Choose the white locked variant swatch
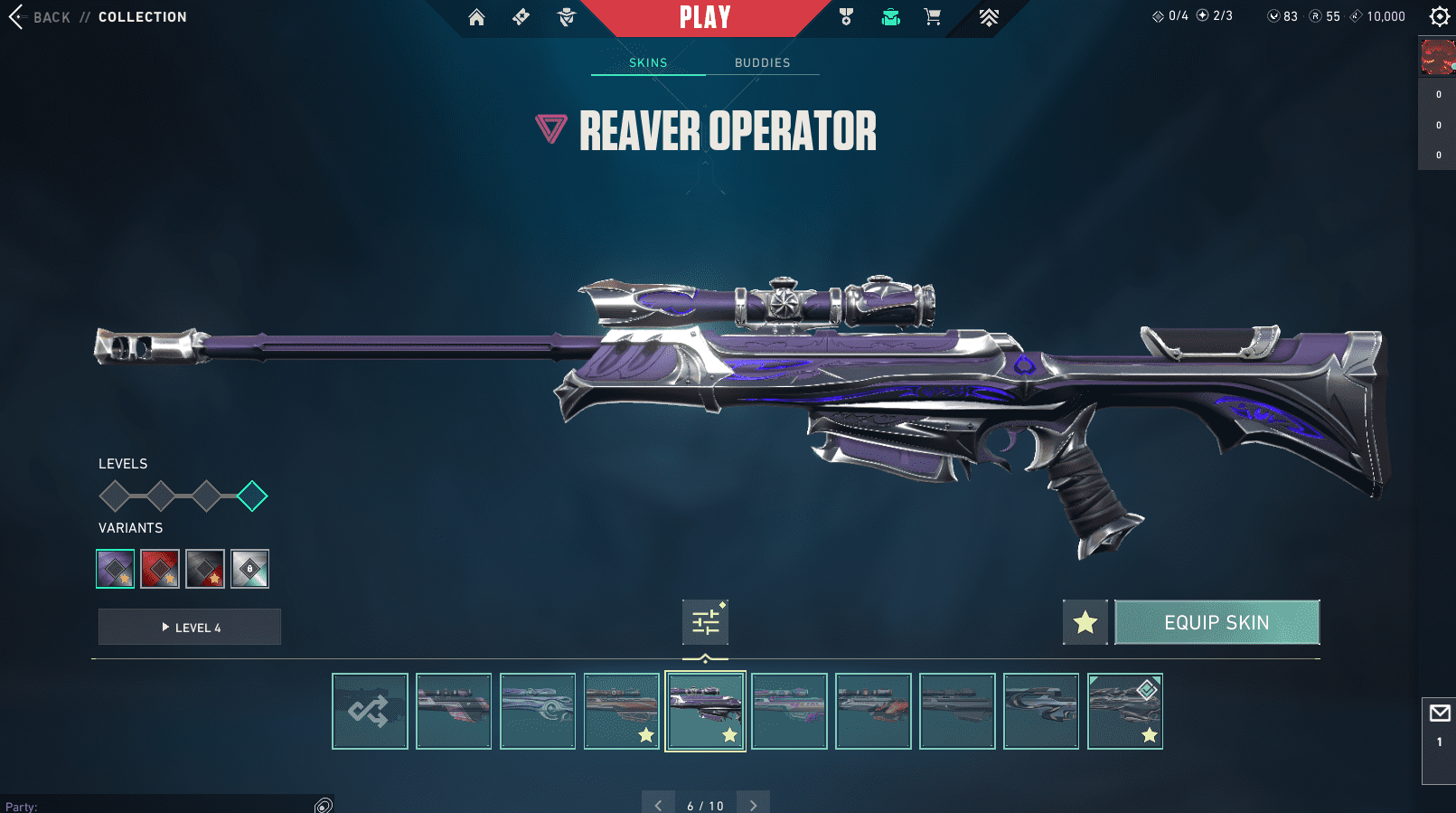 pos(249,569)
